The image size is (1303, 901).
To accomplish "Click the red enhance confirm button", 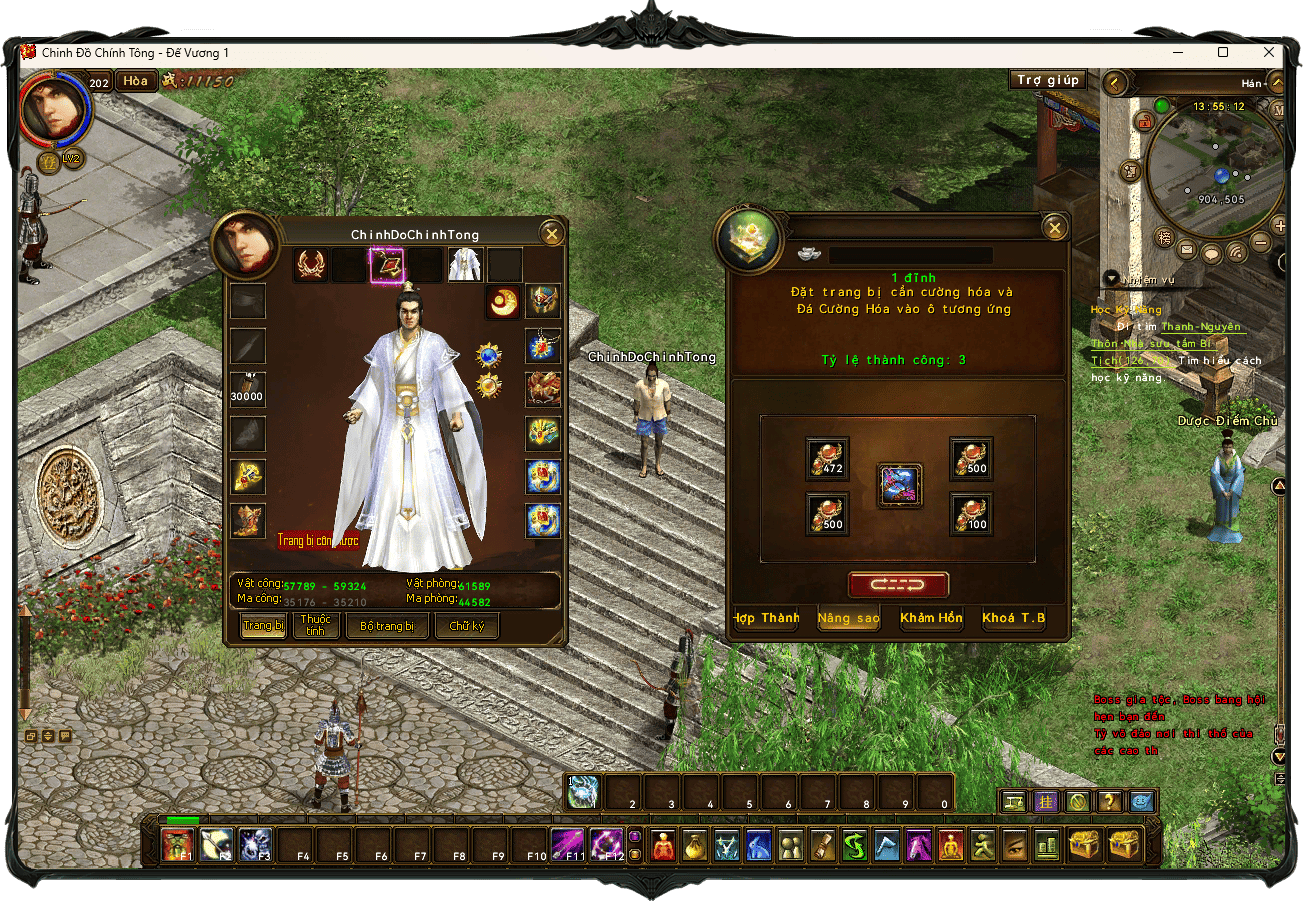I will [x=898, y=585].
